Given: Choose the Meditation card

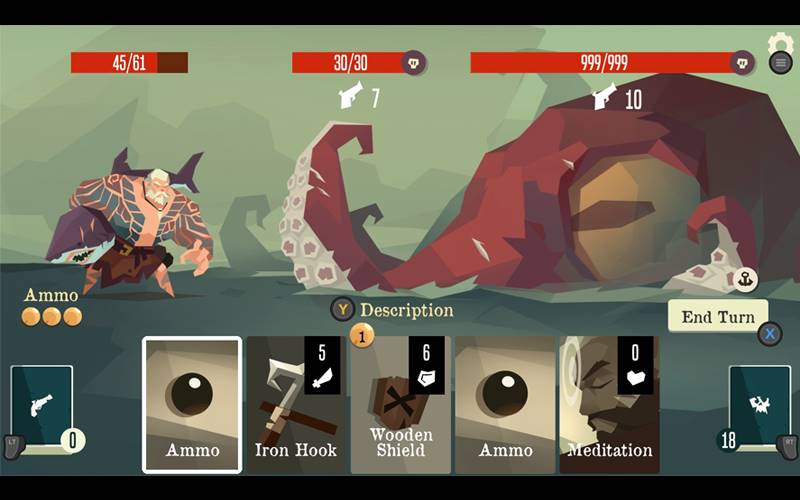Looking at the screenshot, I should click(609, 404).
